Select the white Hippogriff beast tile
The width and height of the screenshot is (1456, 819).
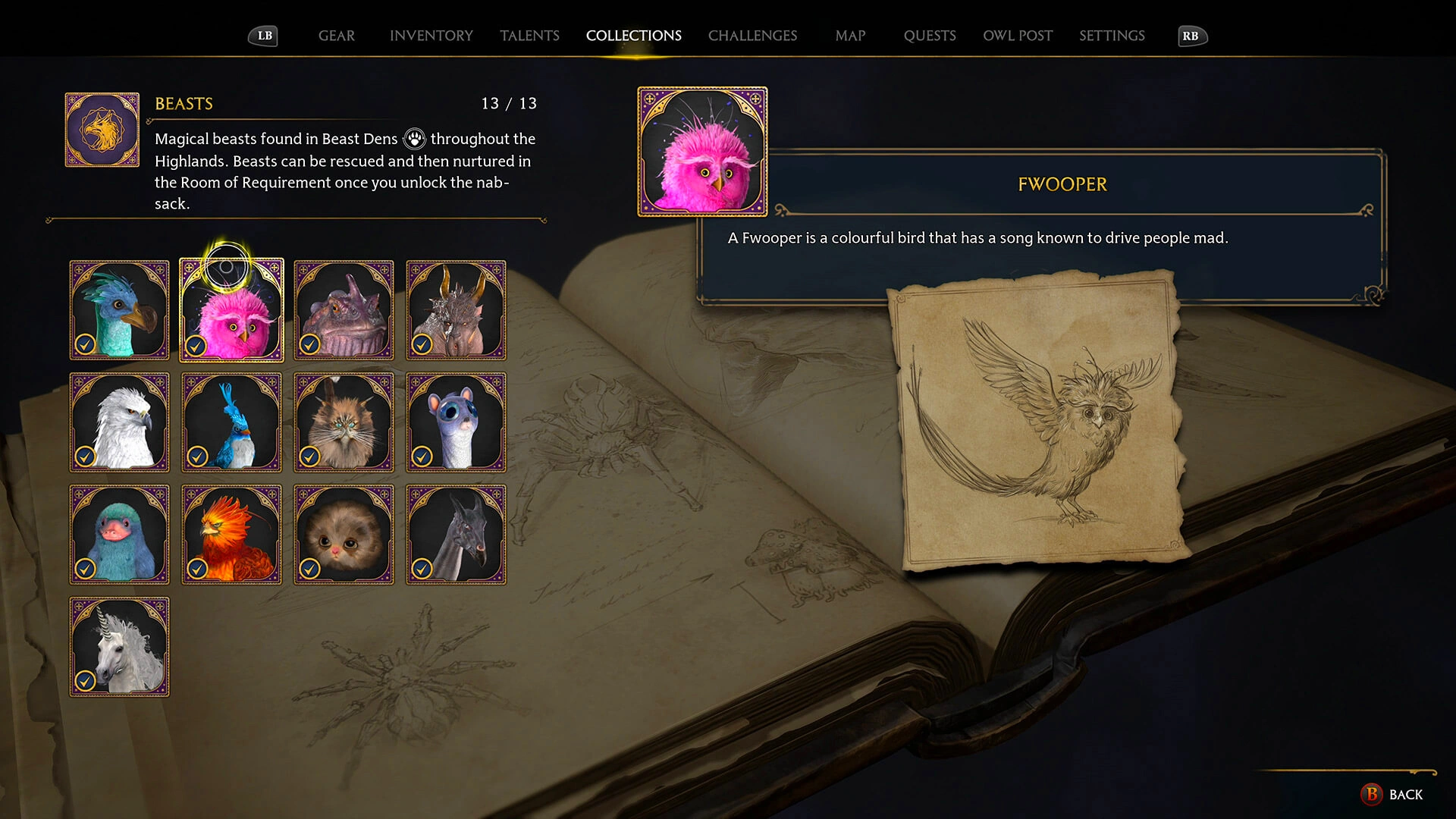(x=119, y=422)
